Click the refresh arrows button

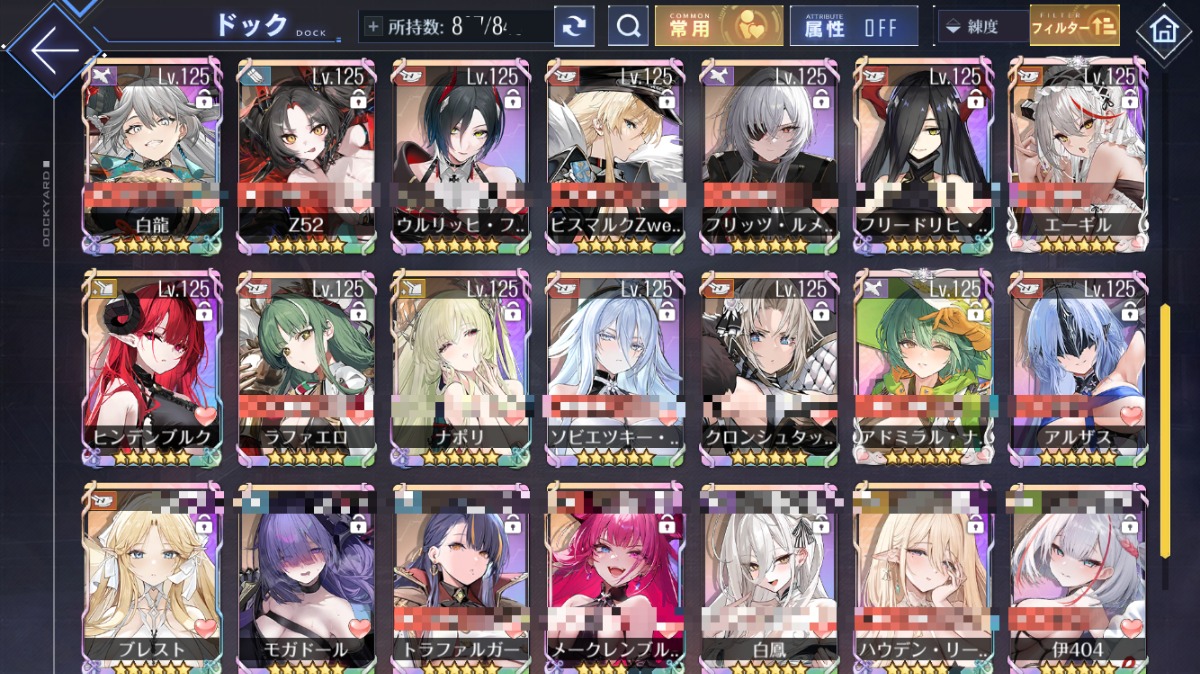pyautogui.click(x=574, y=27)
